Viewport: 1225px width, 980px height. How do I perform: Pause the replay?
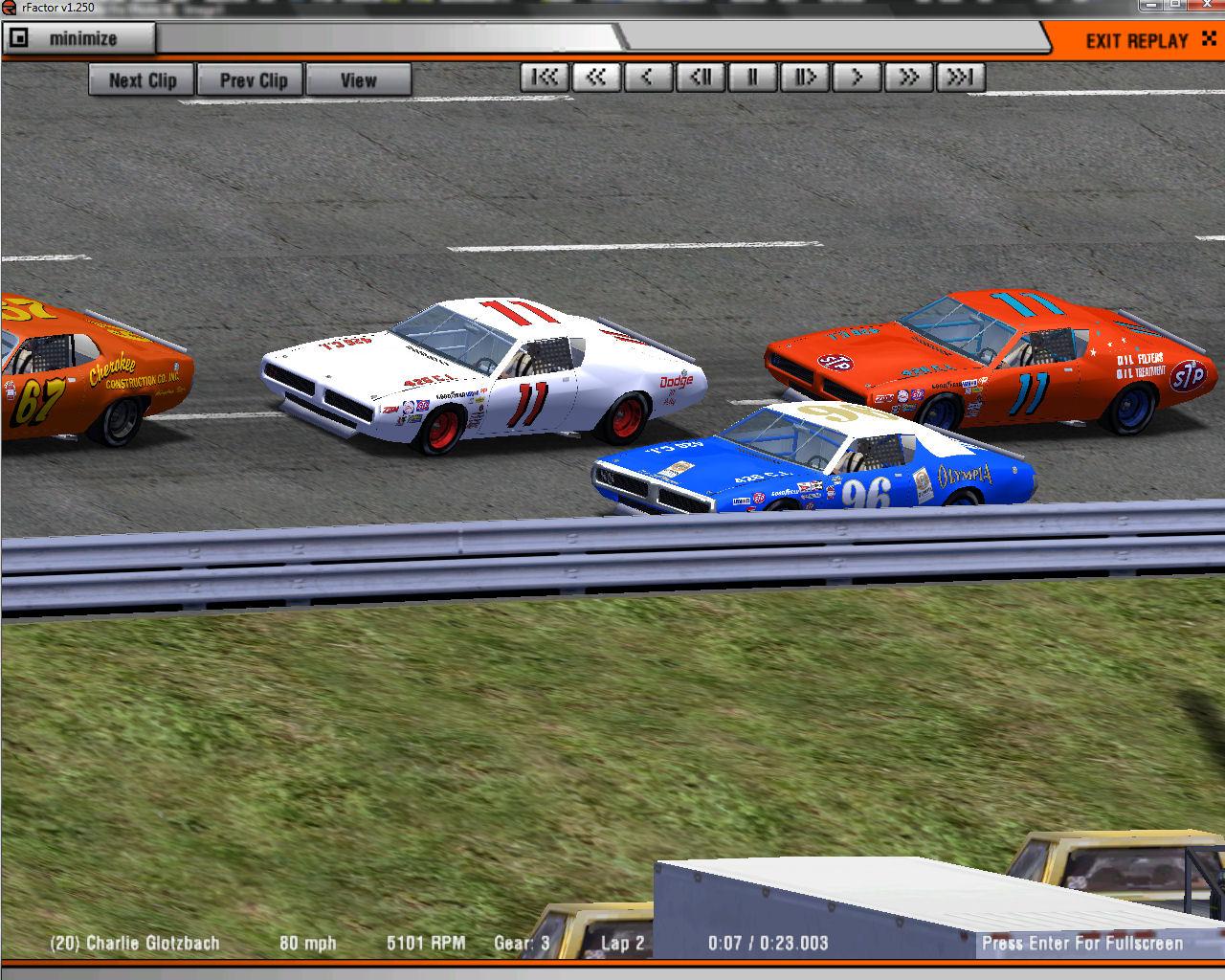click(x=752, y=78)
